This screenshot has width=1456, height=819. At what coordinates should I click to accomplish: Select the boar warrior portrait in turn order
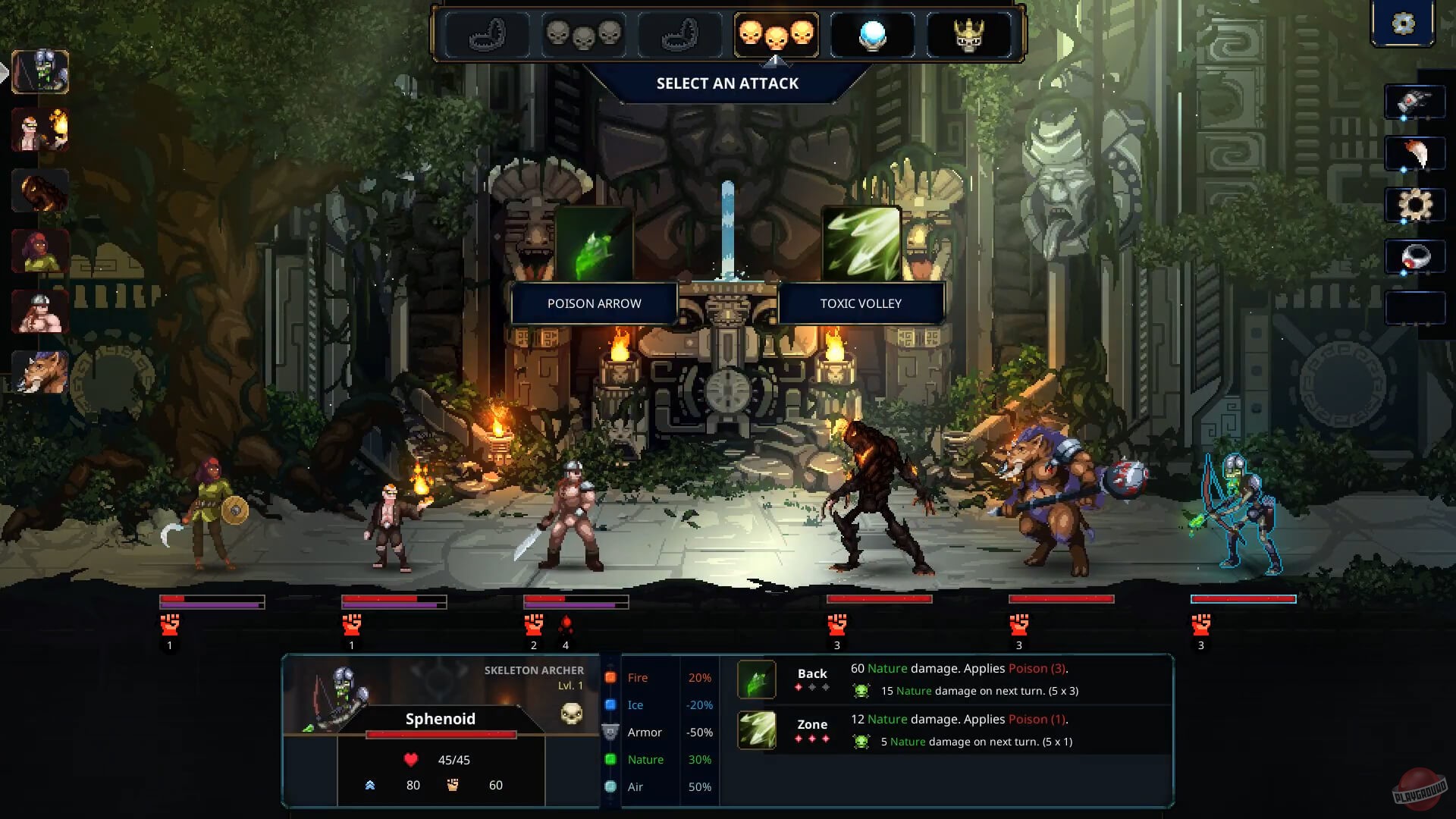(x=40, y=372)
